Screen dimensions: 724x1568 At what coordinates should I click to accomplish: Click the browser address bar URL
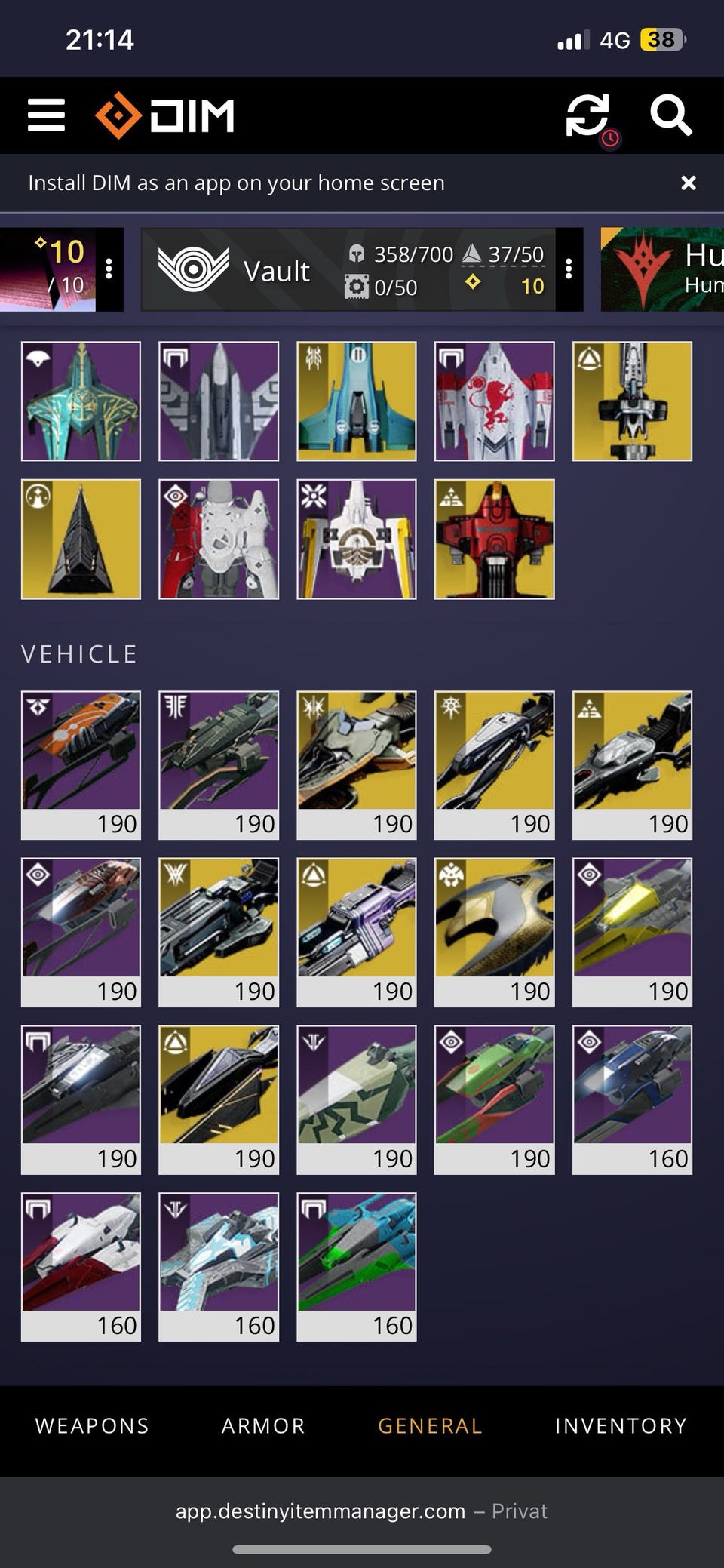321,1511
